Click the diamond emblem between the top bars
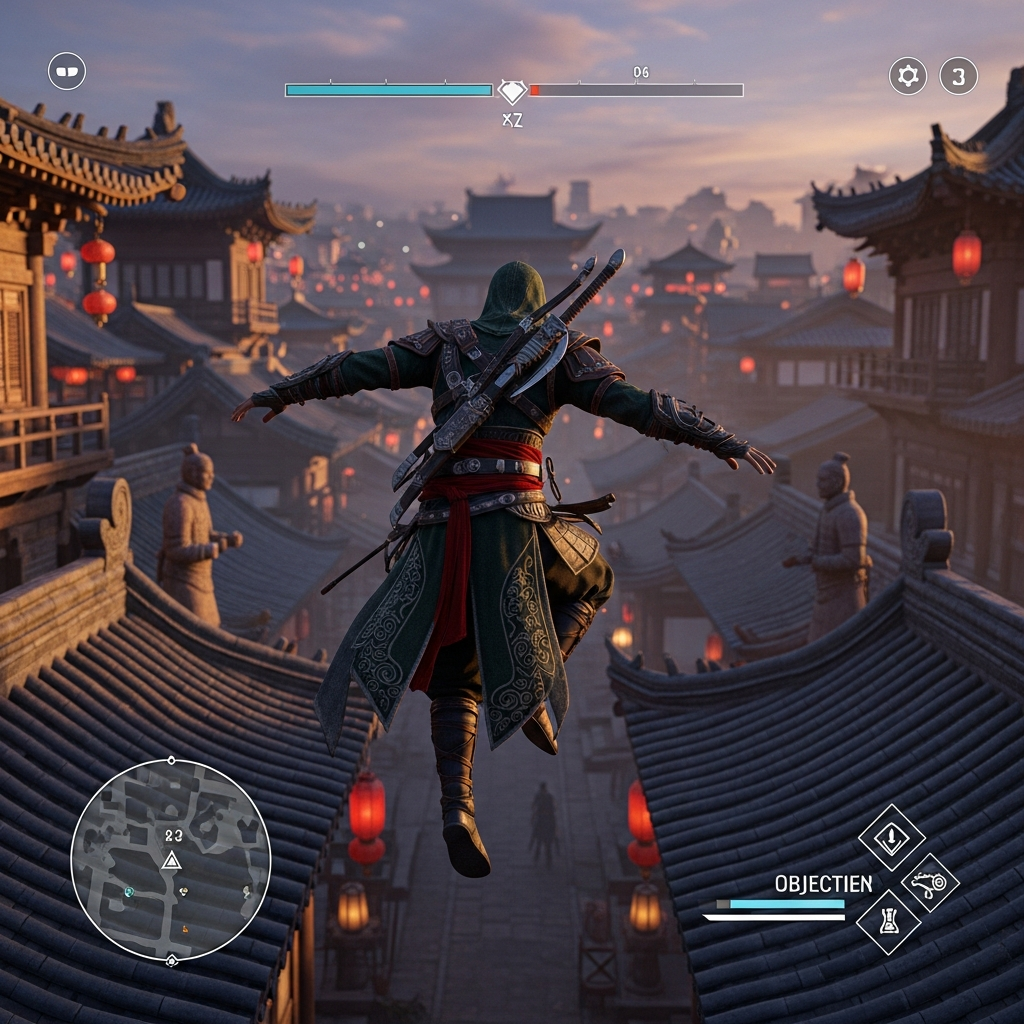Viewport: 1024px width, 1024px height. [512, 91]
